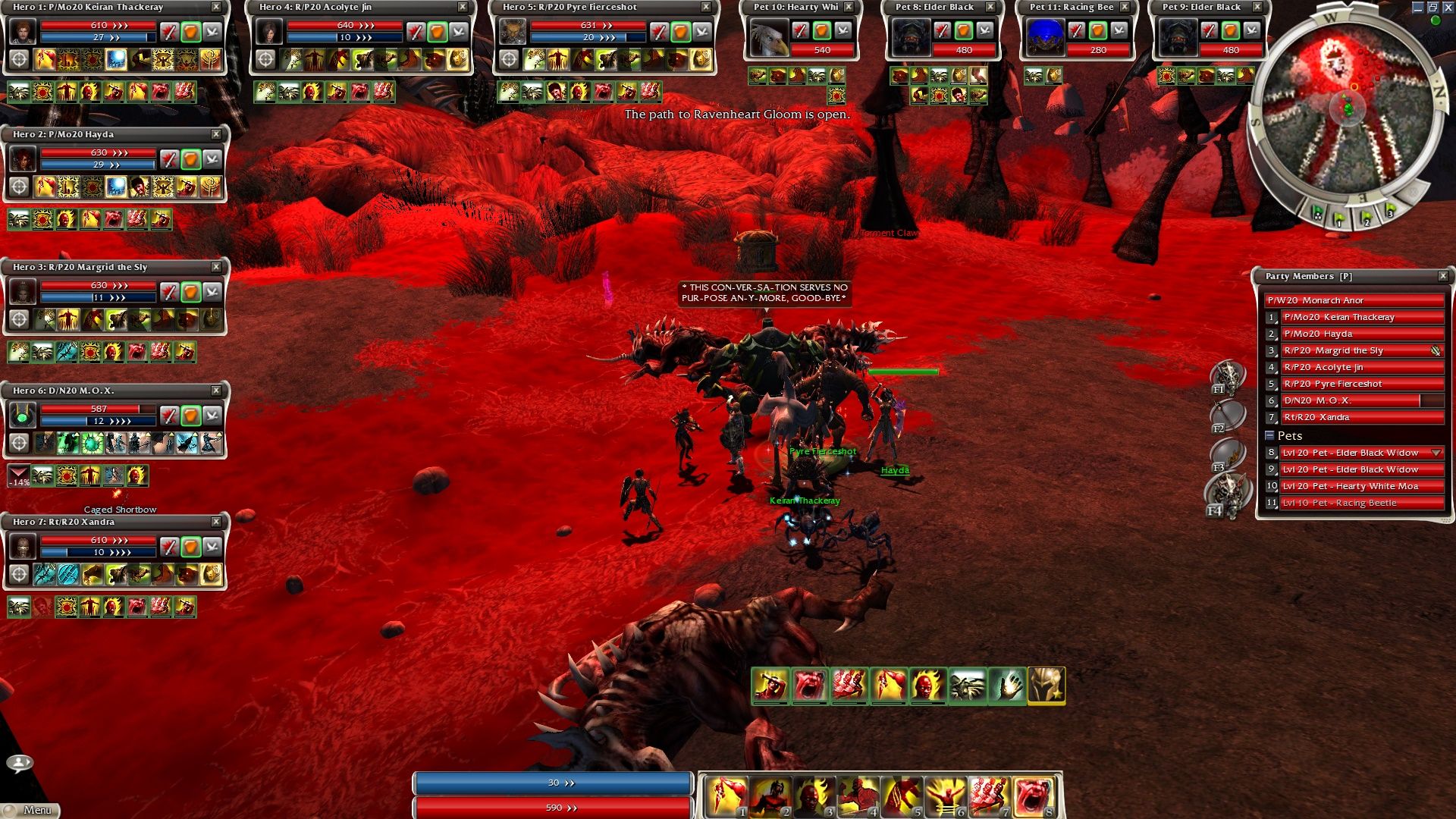
Task: Collapse the Pets section
Action: [x=1269, y=435]
